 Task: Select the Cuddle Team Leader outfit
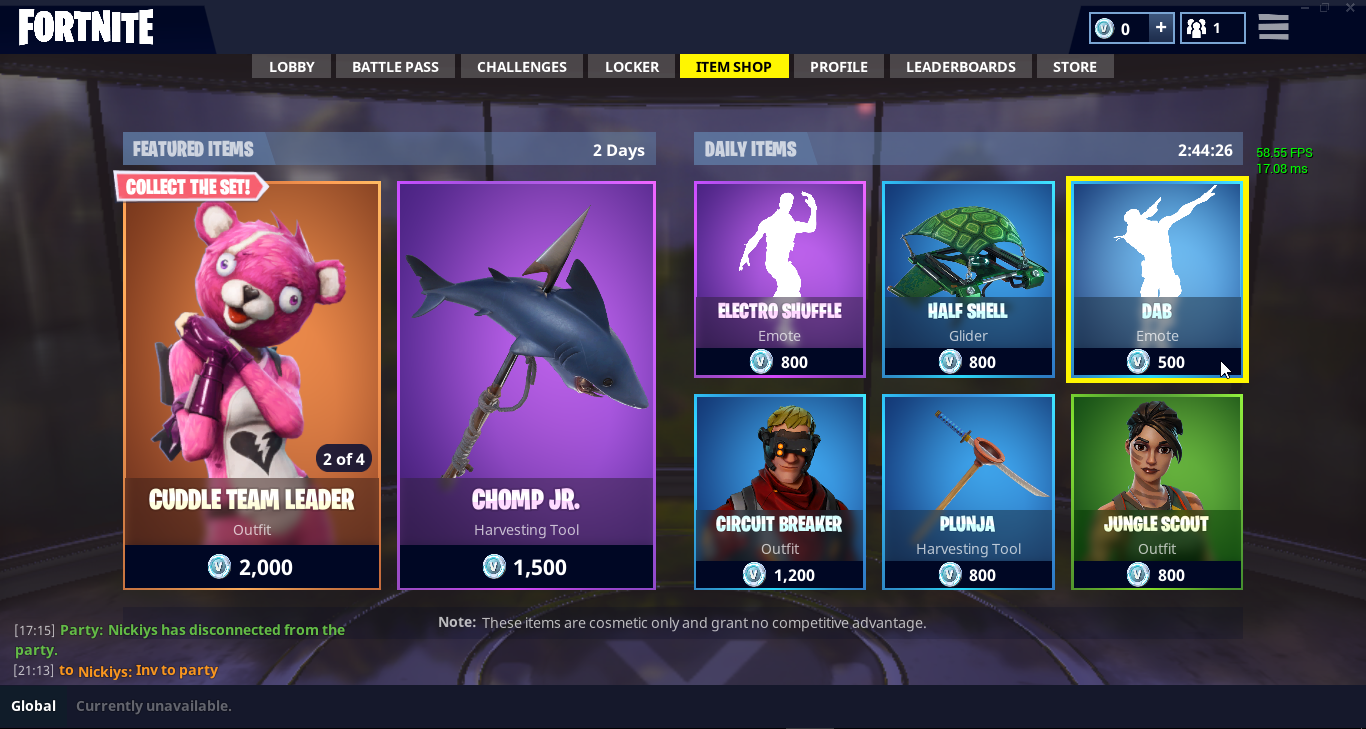click(252, 385)
